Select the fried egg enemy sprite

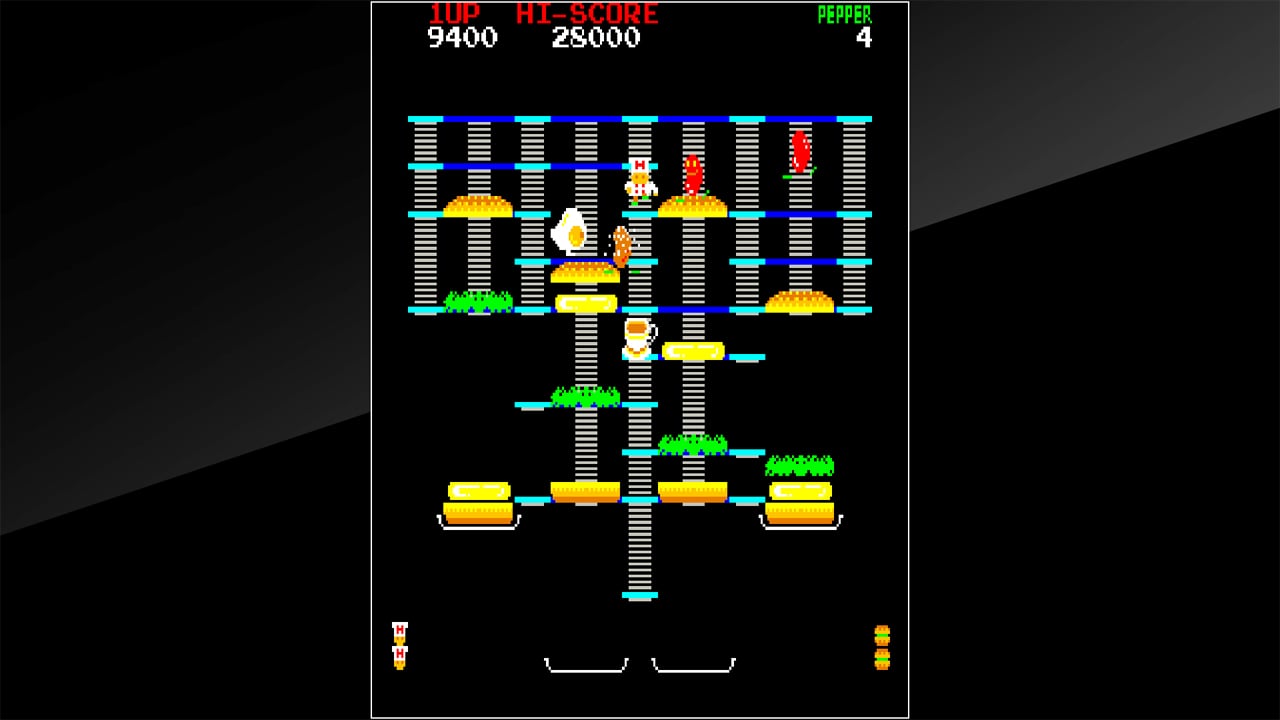pos(568,232)
